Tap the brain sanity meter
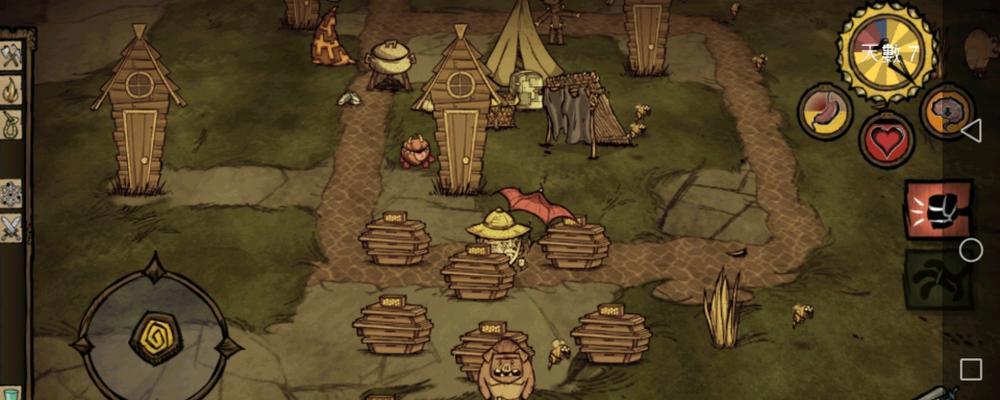The height and width of the screenshot is (400, 1000). (x=946, y=110)
